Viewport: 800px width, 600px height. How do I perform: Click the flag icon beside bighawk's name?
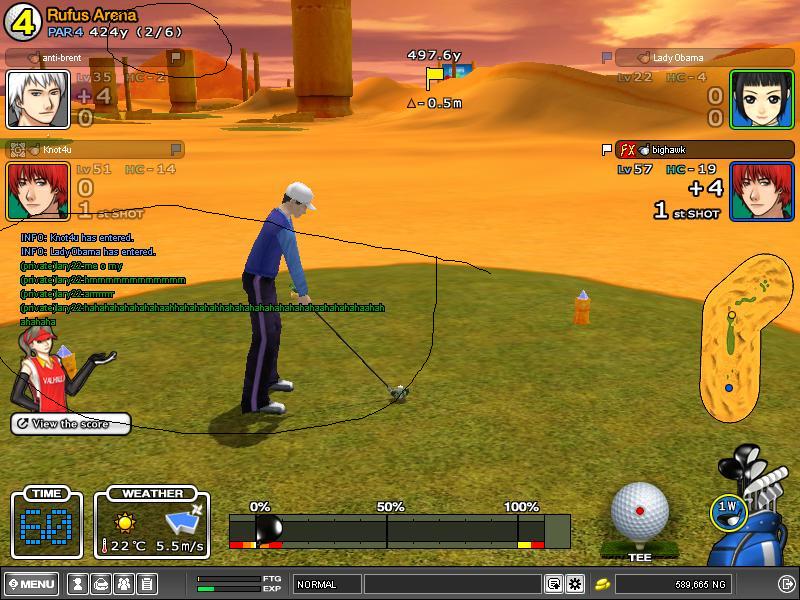606,150
